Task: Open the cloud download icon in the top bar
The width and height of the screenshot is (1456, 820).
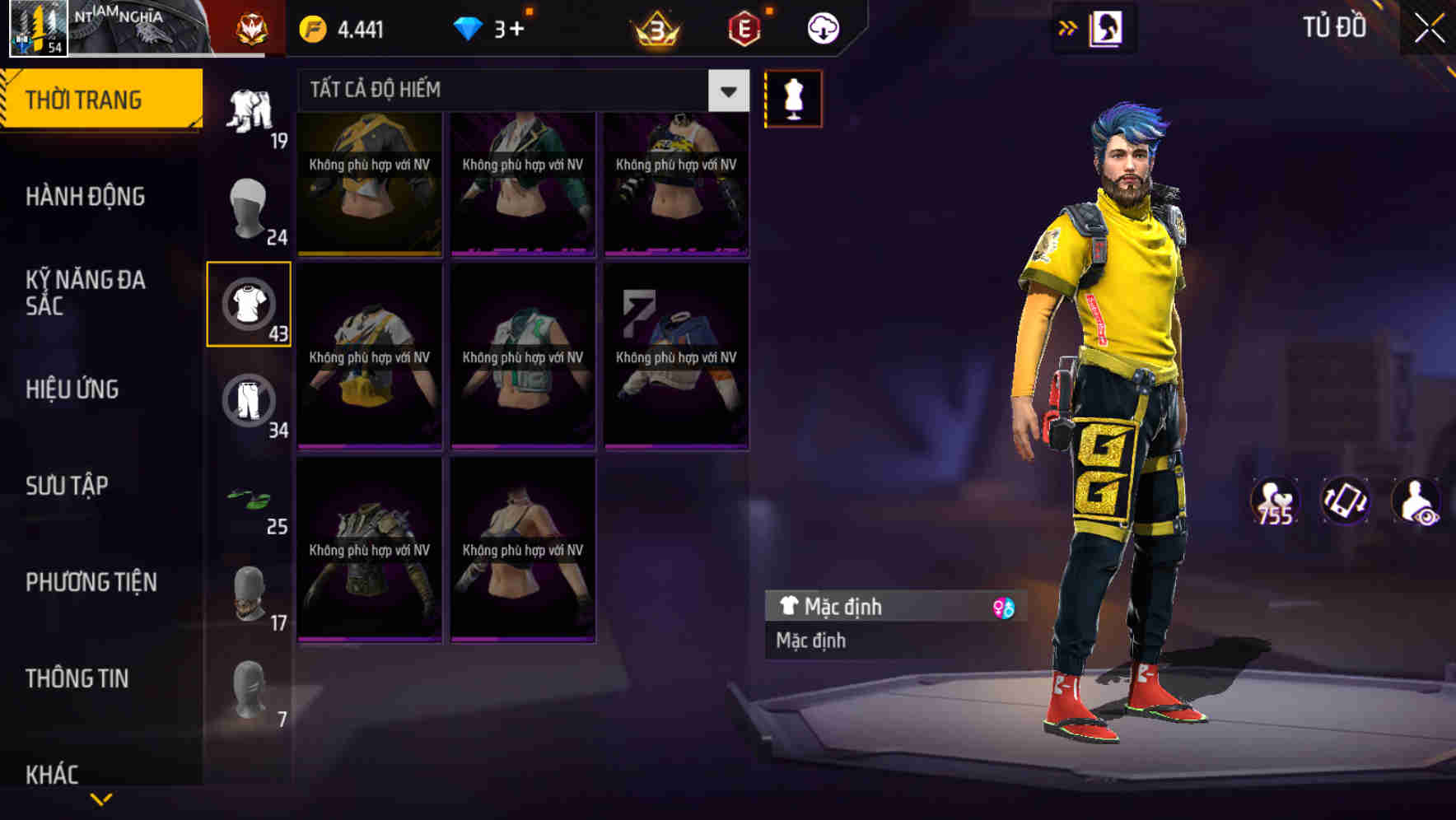Action: pos(821,27)
